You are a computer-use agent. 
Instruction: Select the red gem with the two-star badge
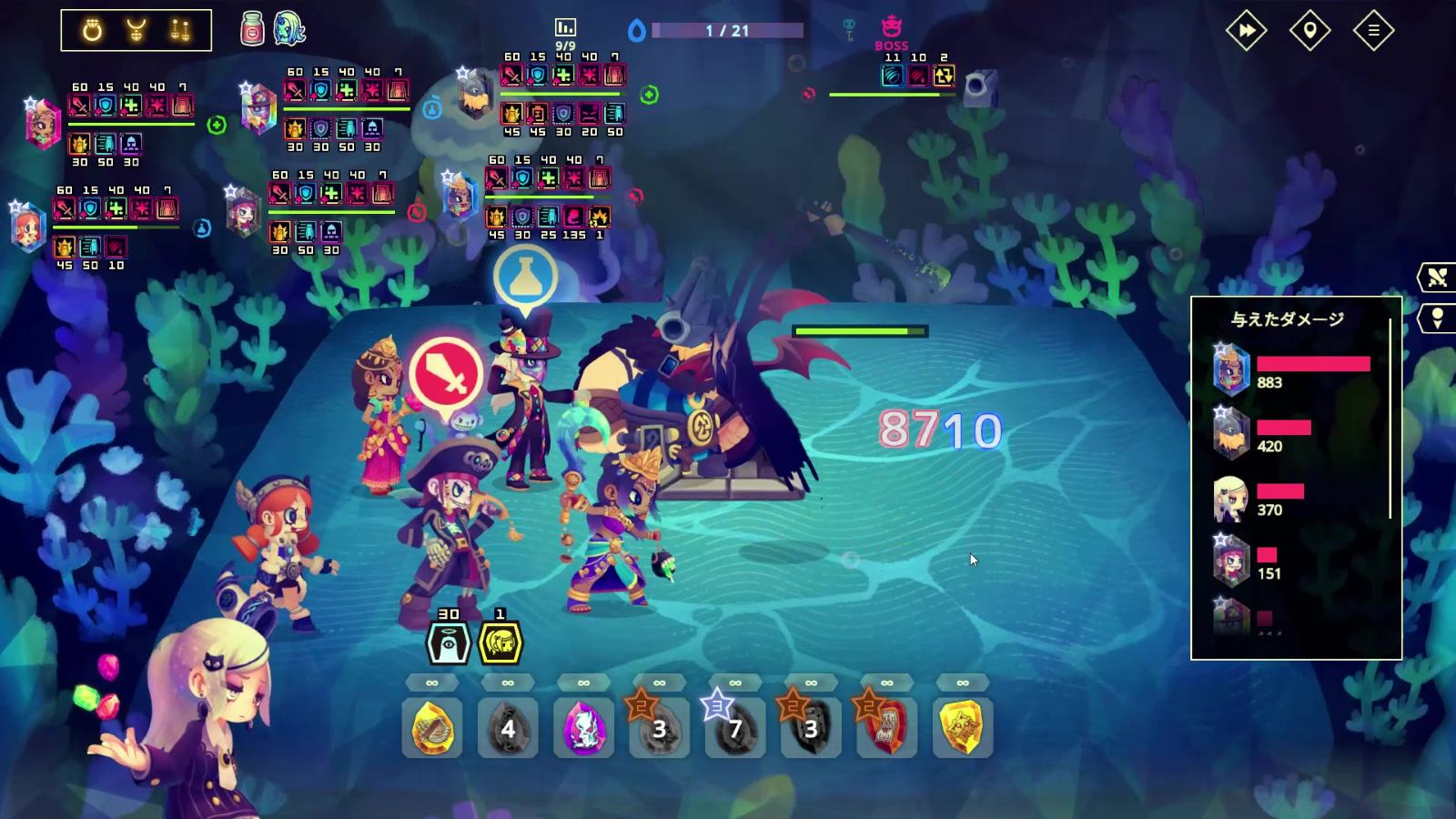pos(887,727)
